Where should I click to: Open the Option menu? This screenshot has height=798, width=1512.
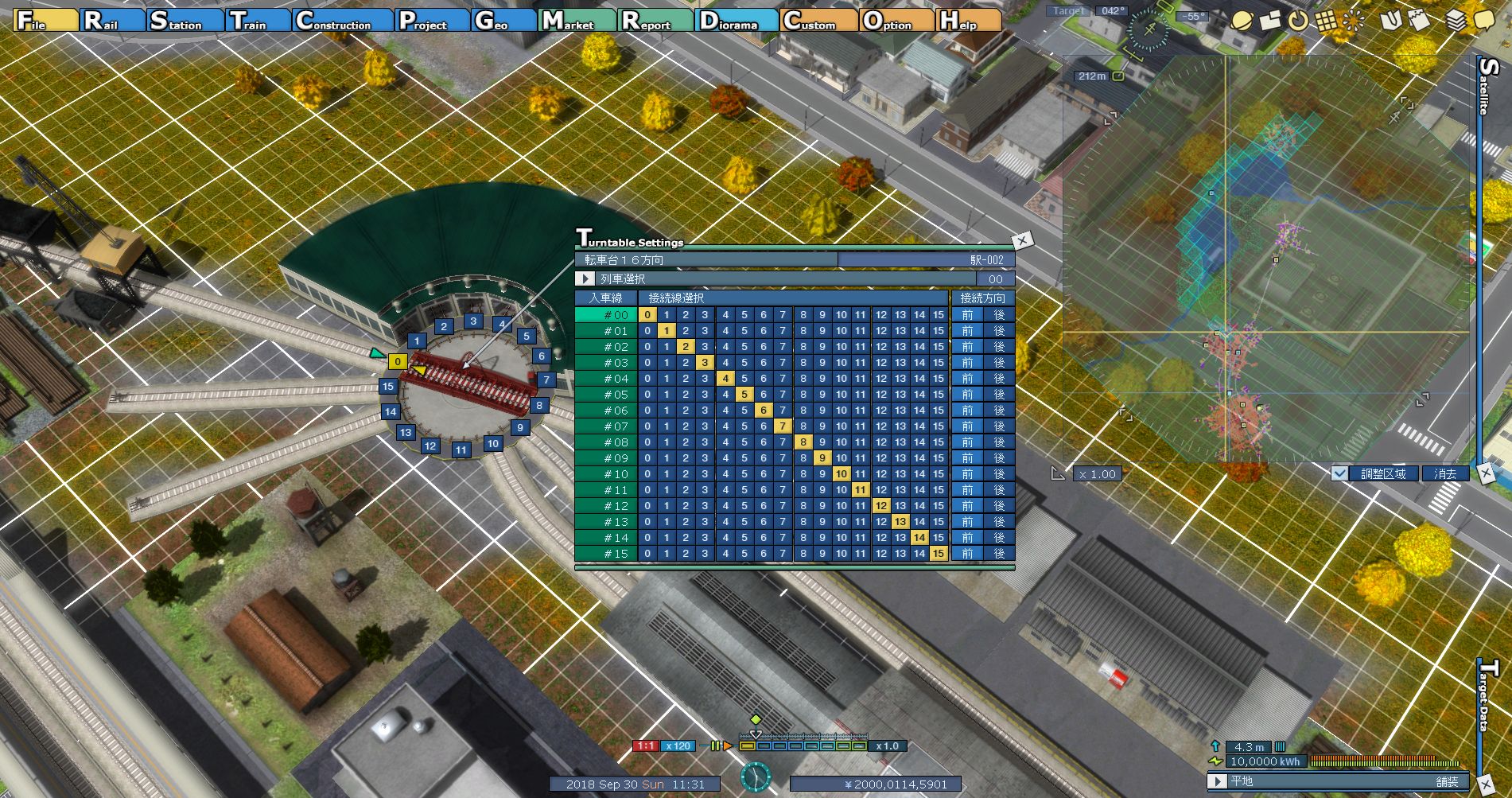896,21
